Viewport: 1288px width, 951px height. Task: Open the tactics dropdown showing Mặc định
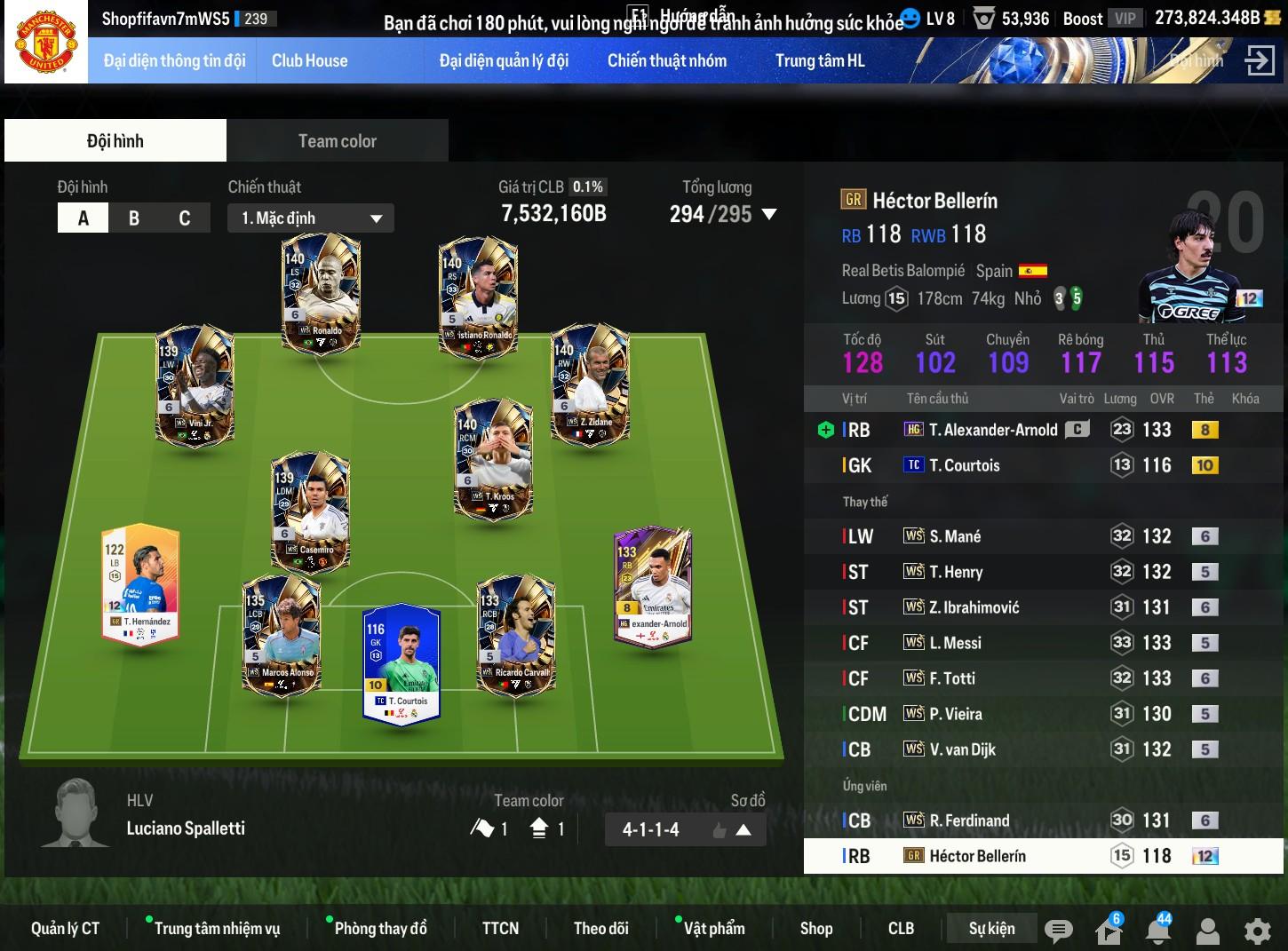click(311, 218)
